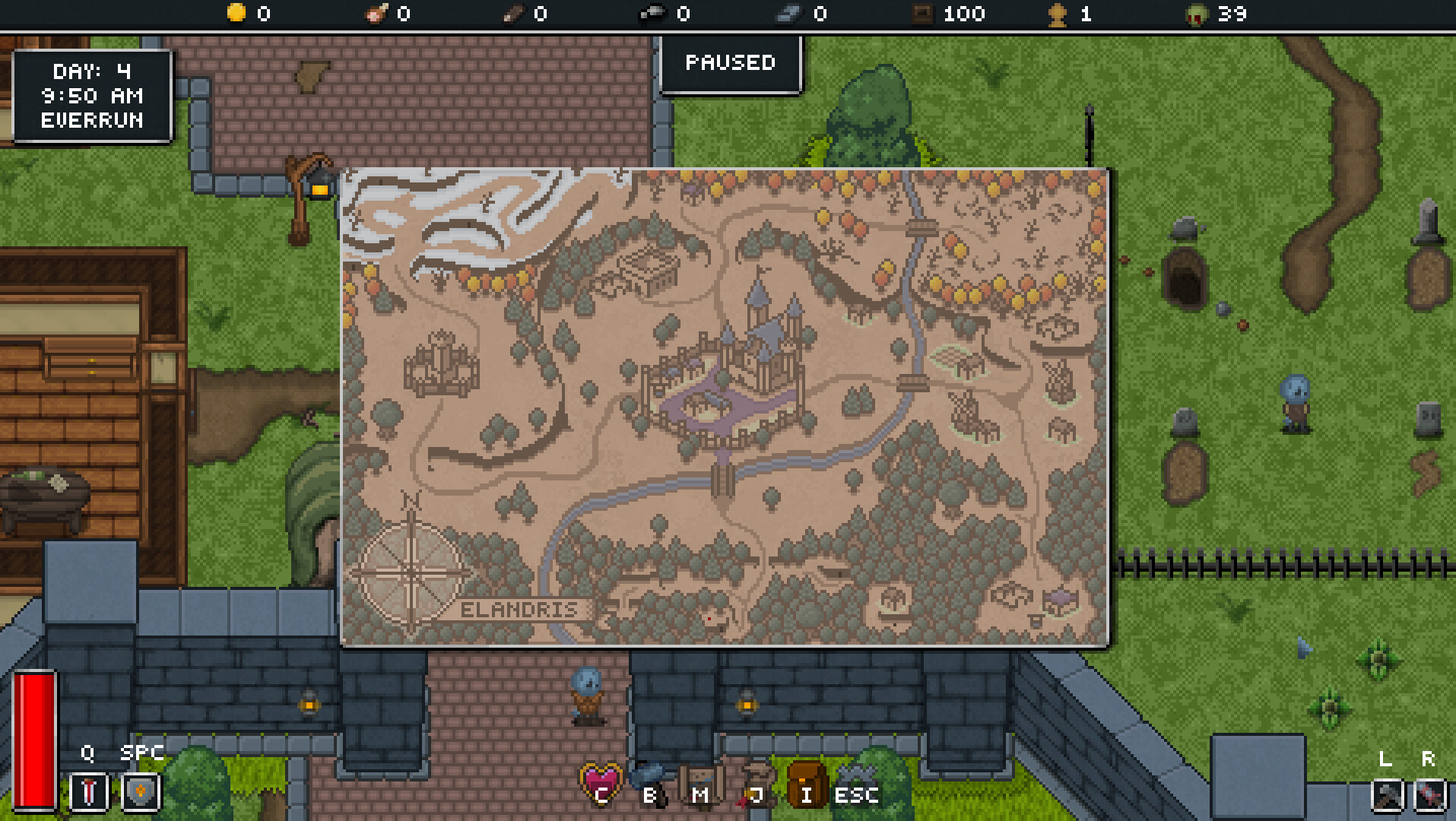
Task: Toggle the torch ability in the SPC slot
Action: tap(140, 791)
